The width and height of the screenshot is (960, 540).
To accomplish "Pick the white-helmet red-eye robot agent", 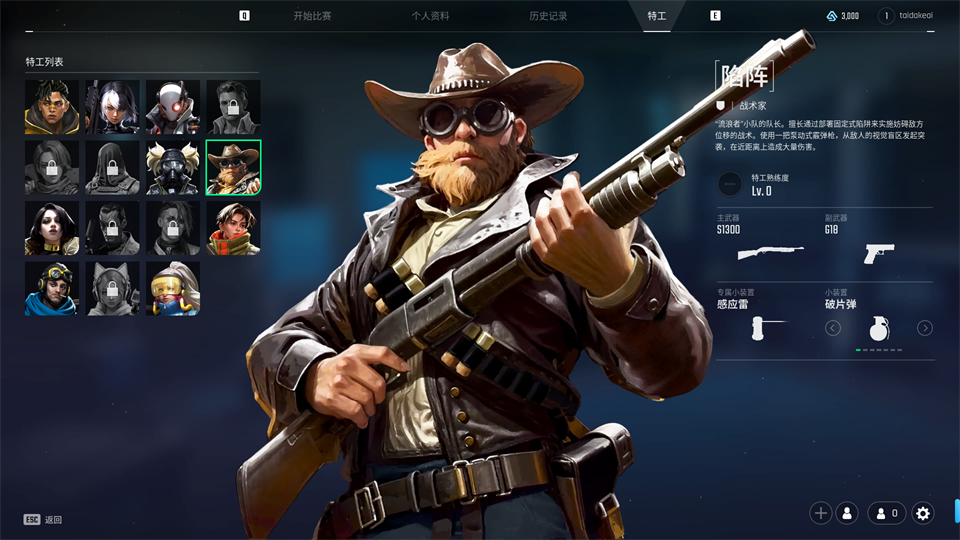I will click(173, 107).
